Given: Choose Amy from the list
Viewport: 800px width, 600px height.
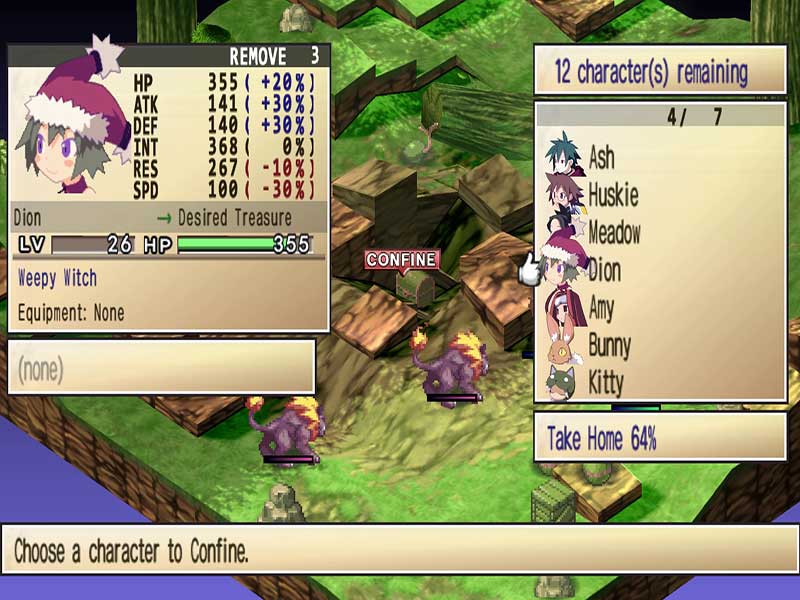Looking at the screenshot, I should pyautogui.click(x=601, y=308).
